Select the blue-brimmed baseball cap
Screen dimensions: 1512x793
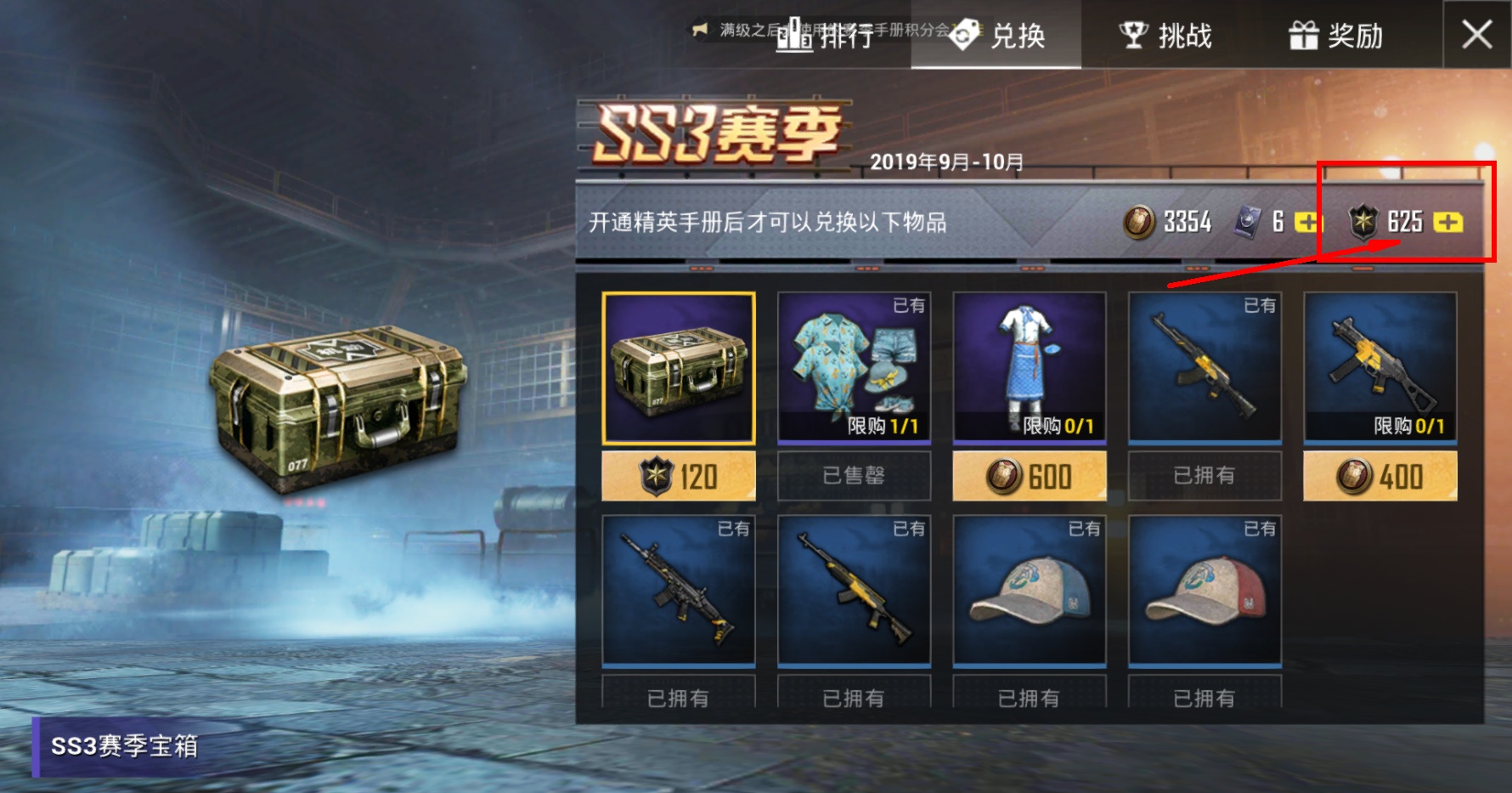1030,590
